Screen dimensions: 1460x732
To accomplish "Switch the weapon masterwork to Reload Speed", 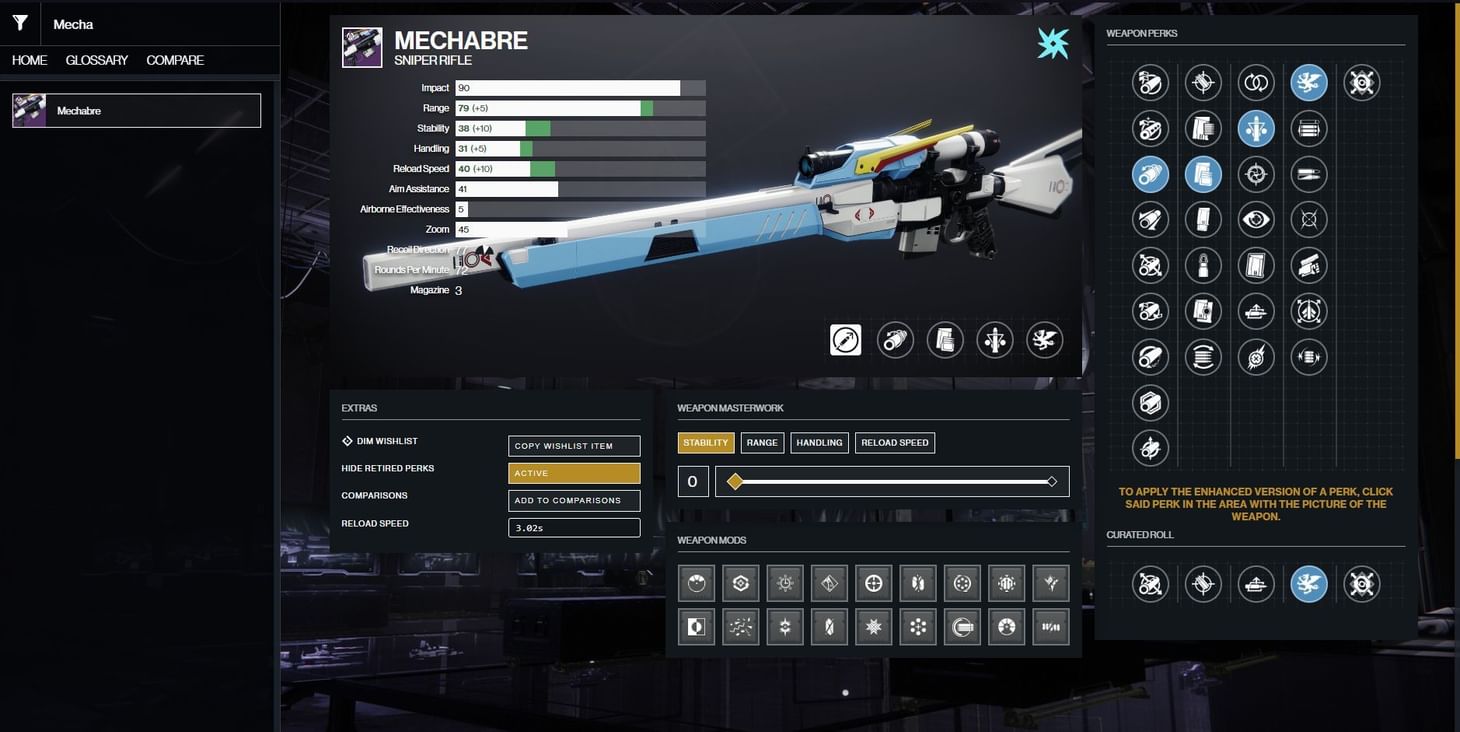I will point(893,441).
